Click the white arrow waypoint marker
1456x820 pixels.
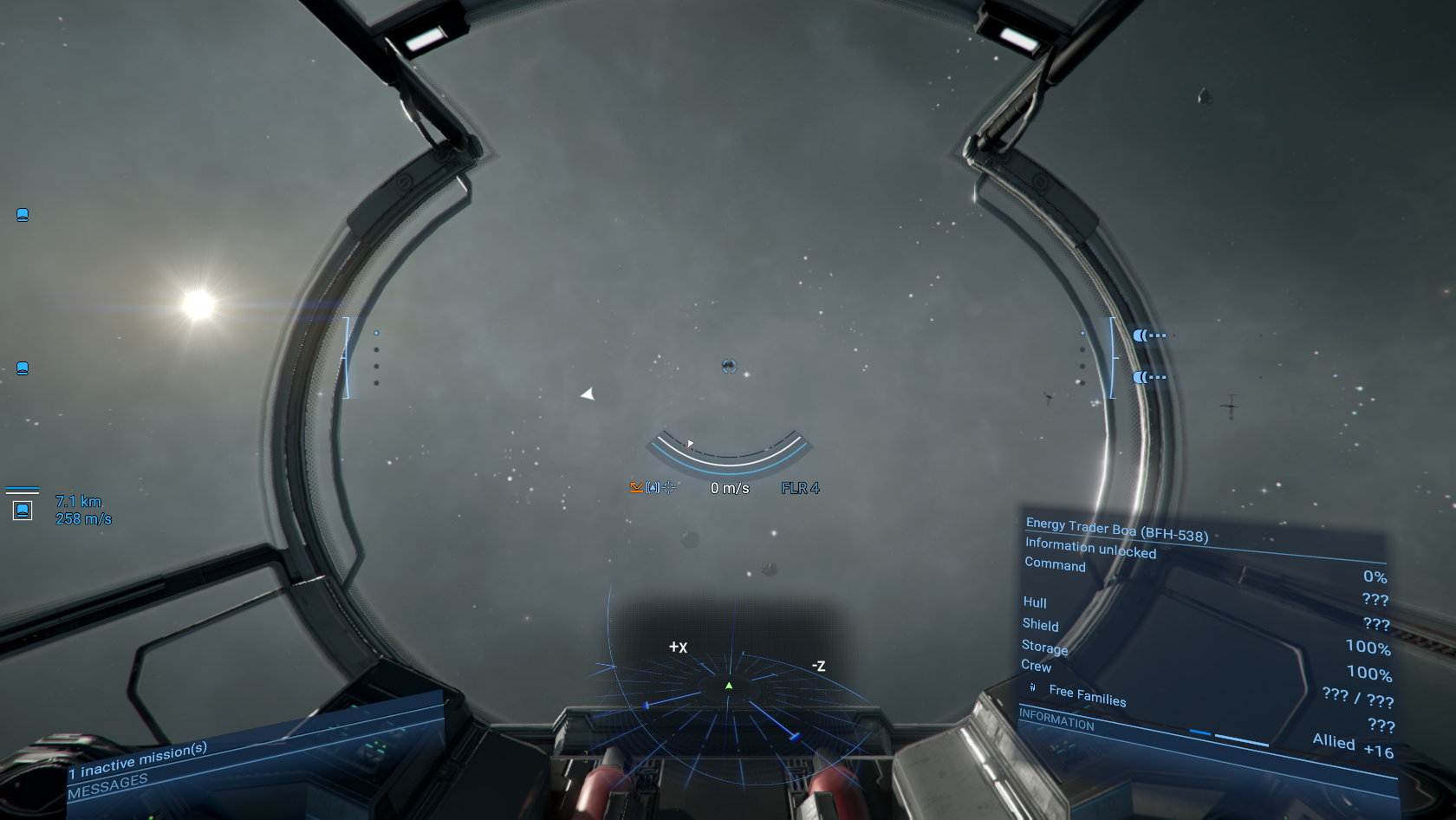point(588,393)
